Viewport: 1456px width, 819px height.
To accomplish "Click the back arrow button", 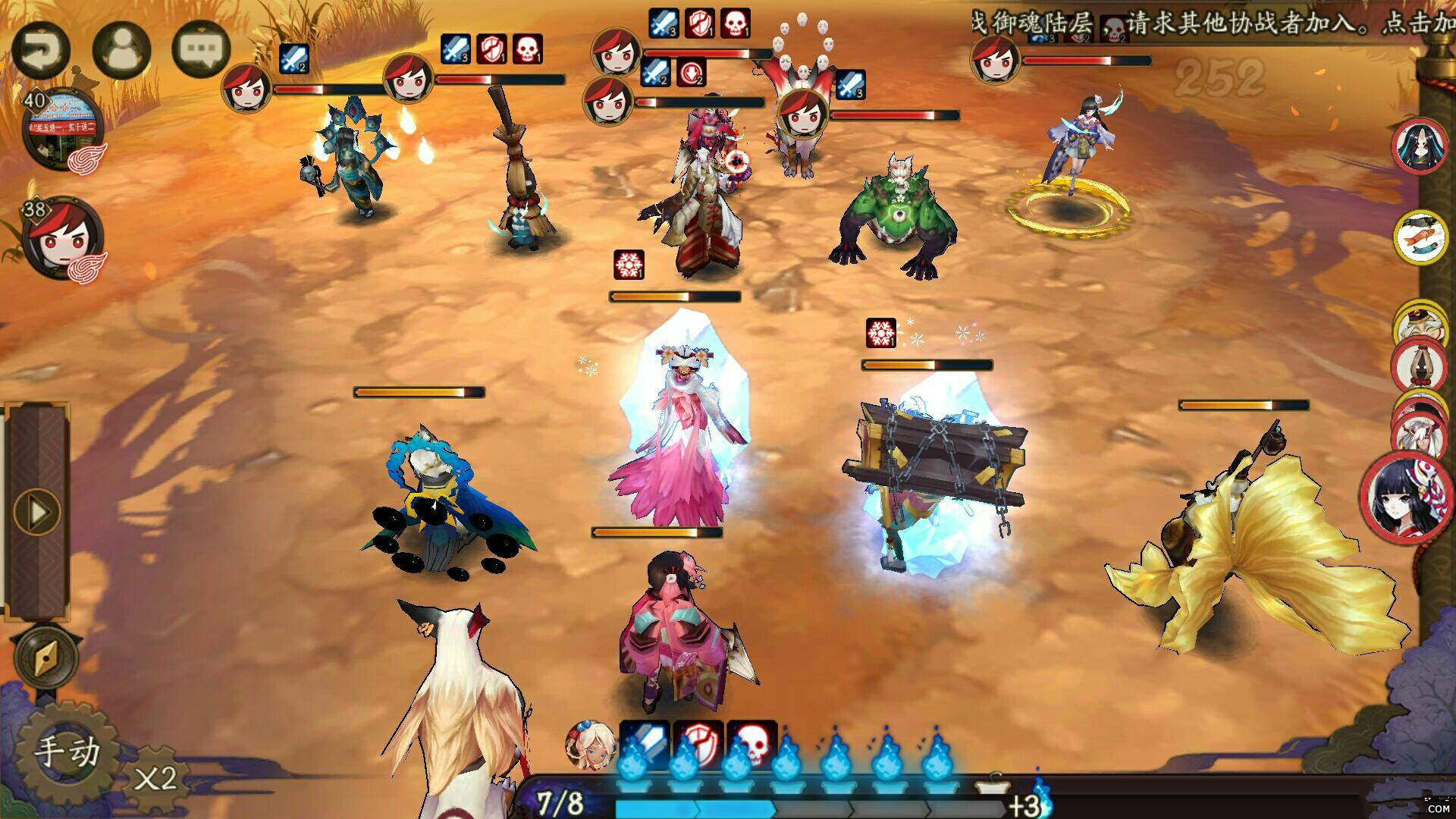I will click(x=40, y=50).
